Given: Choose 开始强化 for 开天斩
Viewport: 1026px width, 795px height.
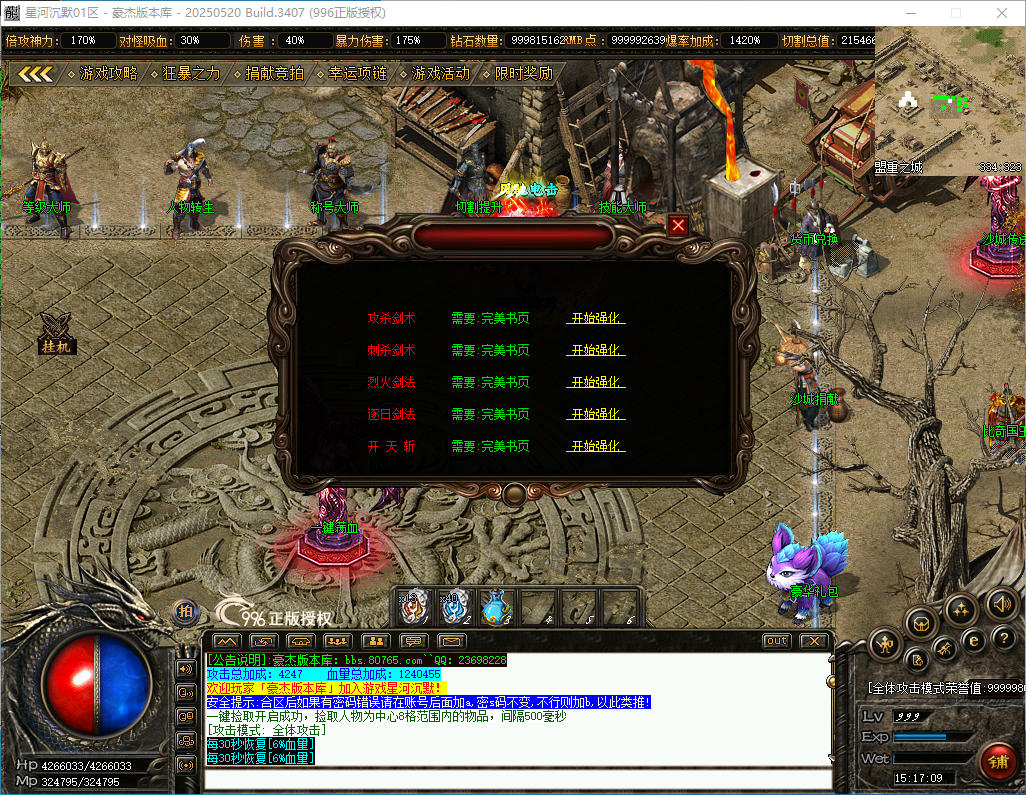Looking at the screenshot, I should pos(595,446).
